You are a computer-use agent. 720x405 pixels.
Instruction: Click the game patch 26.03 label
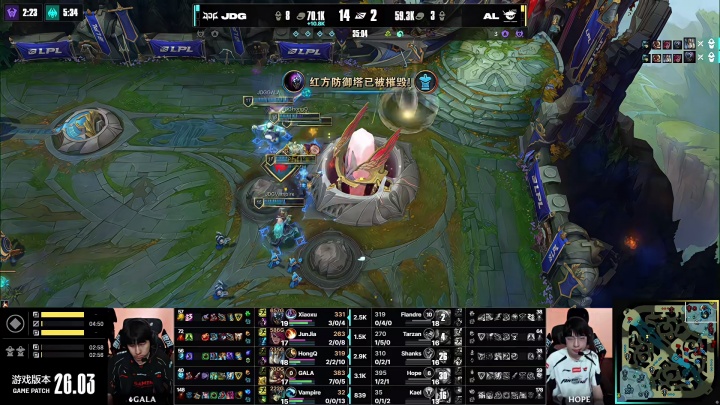click(52, 383)
